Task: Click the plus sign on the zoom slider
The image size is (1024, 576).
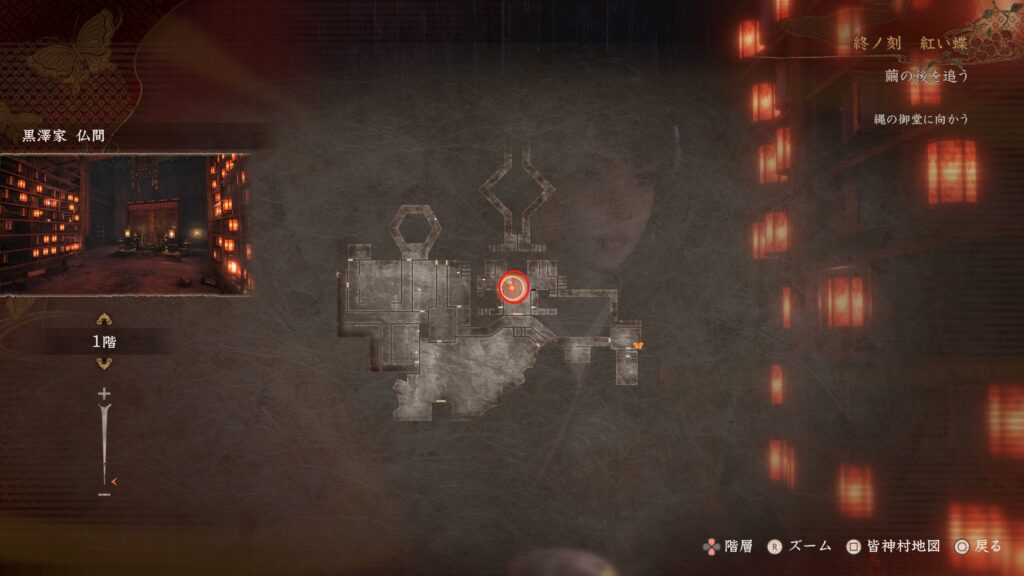Action: tap(104, 394)
